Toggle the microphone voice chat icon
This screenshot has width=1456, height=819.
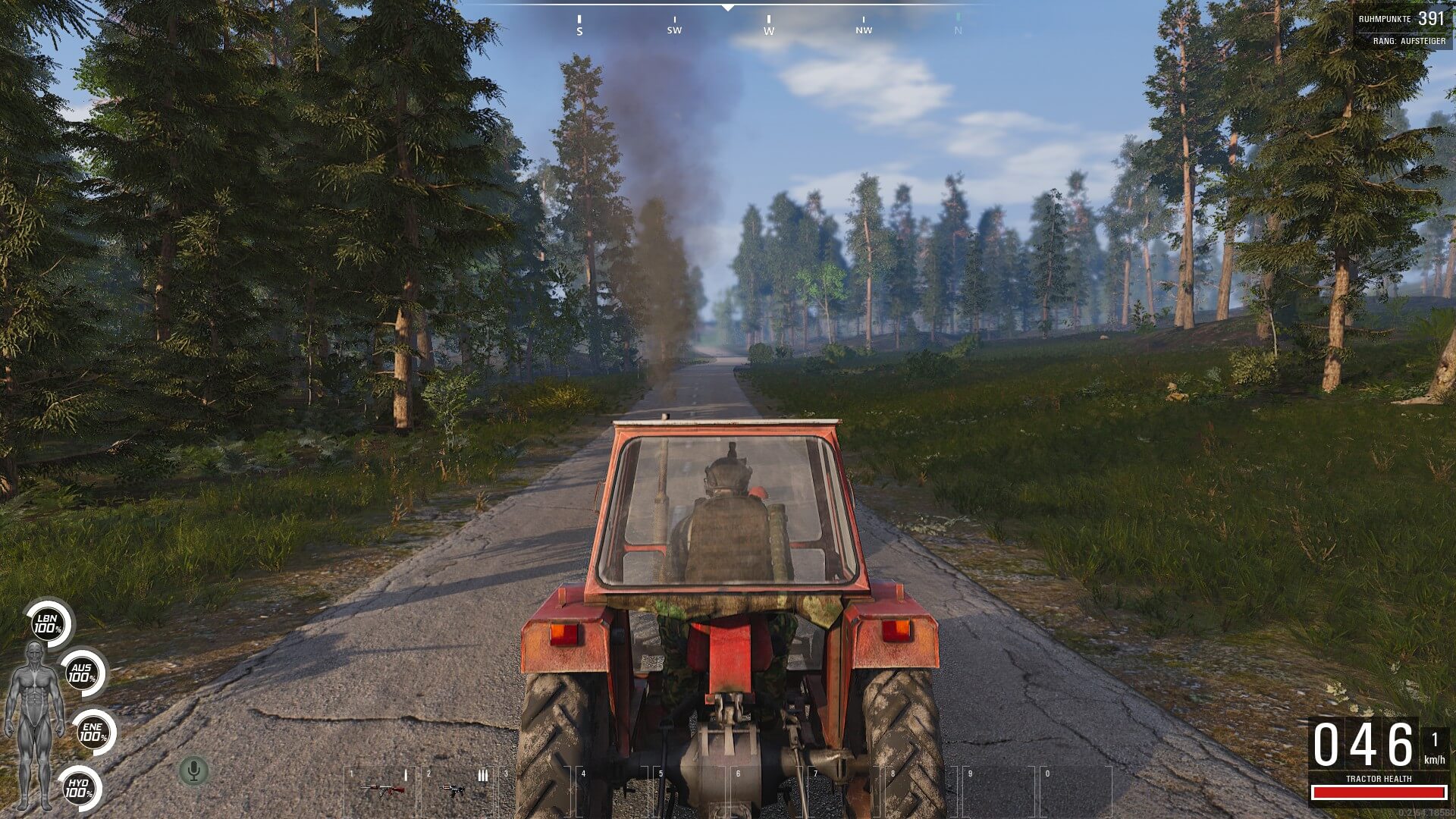(x=193, y=771)
